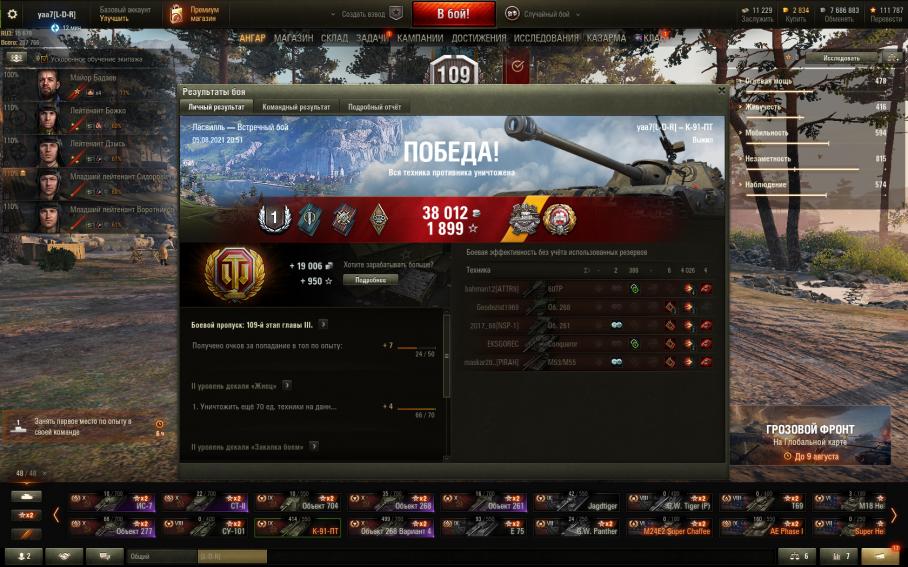
Task: Select the Jagdtiger tank in the carousel
Action: pos(577,502)
